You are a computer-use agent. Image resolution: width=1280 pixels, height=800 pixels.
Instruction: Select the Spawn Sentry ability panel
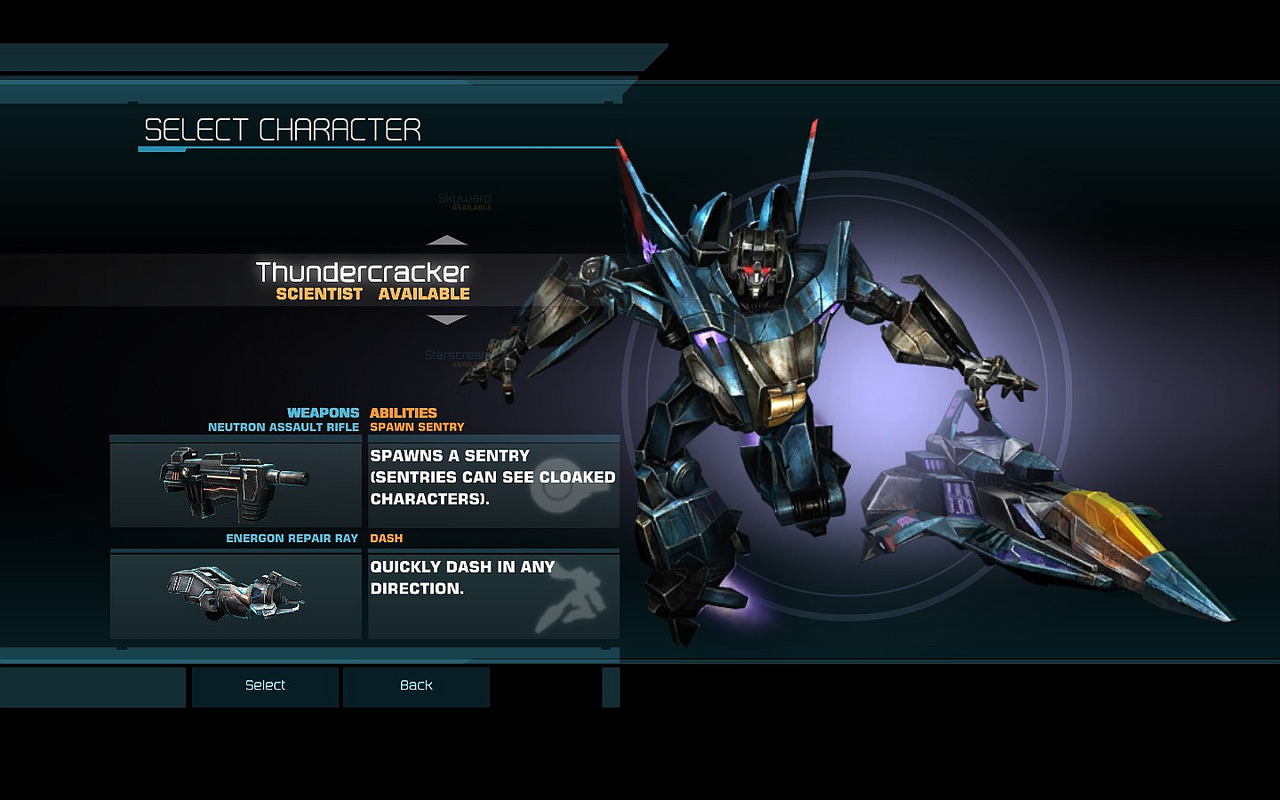pyautogui.click(x=494, y=484)
